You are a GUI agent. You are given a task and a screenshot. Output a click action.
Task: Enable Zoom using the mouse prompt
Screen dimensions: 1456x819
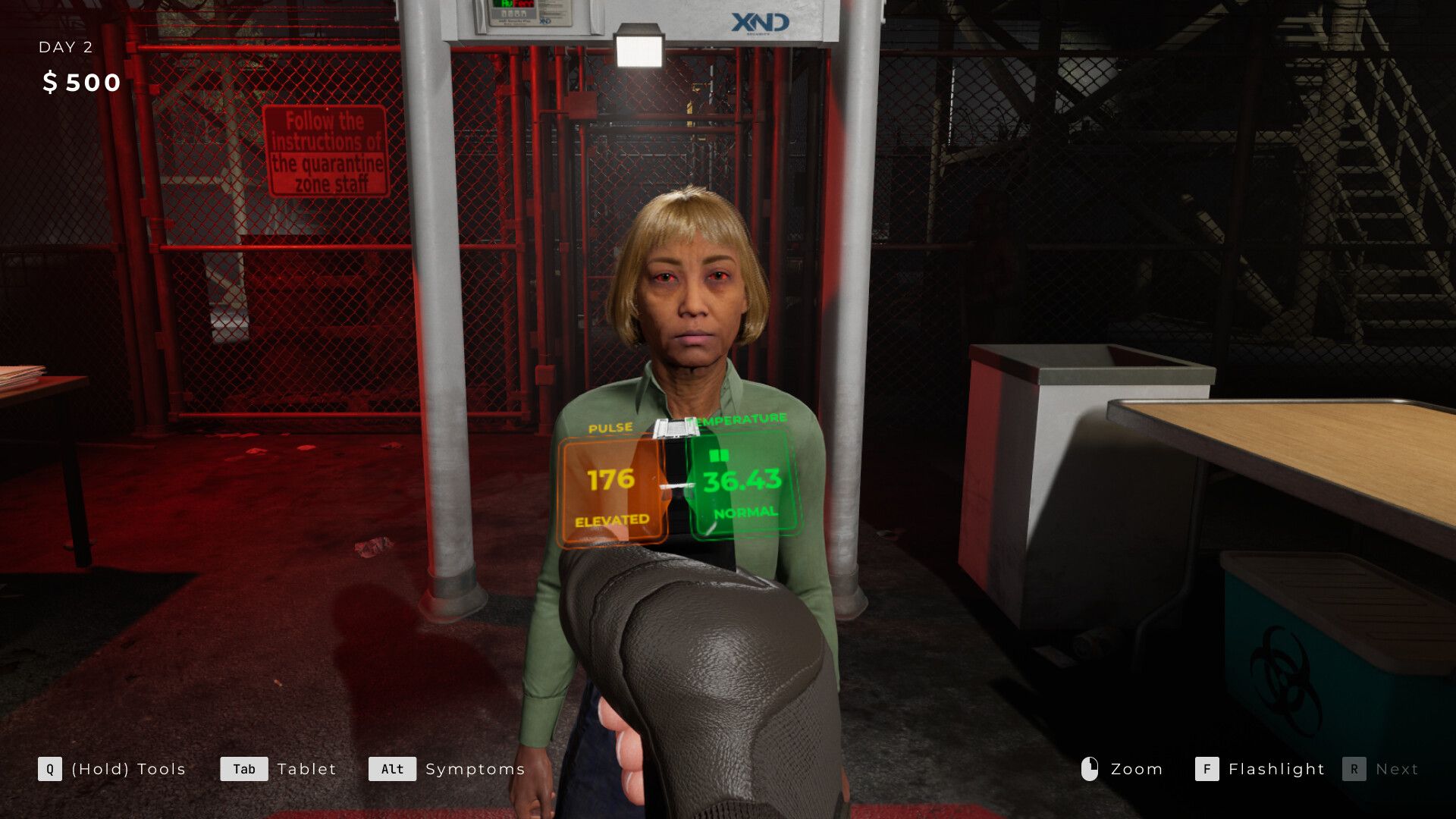(x=1136, y=769)
